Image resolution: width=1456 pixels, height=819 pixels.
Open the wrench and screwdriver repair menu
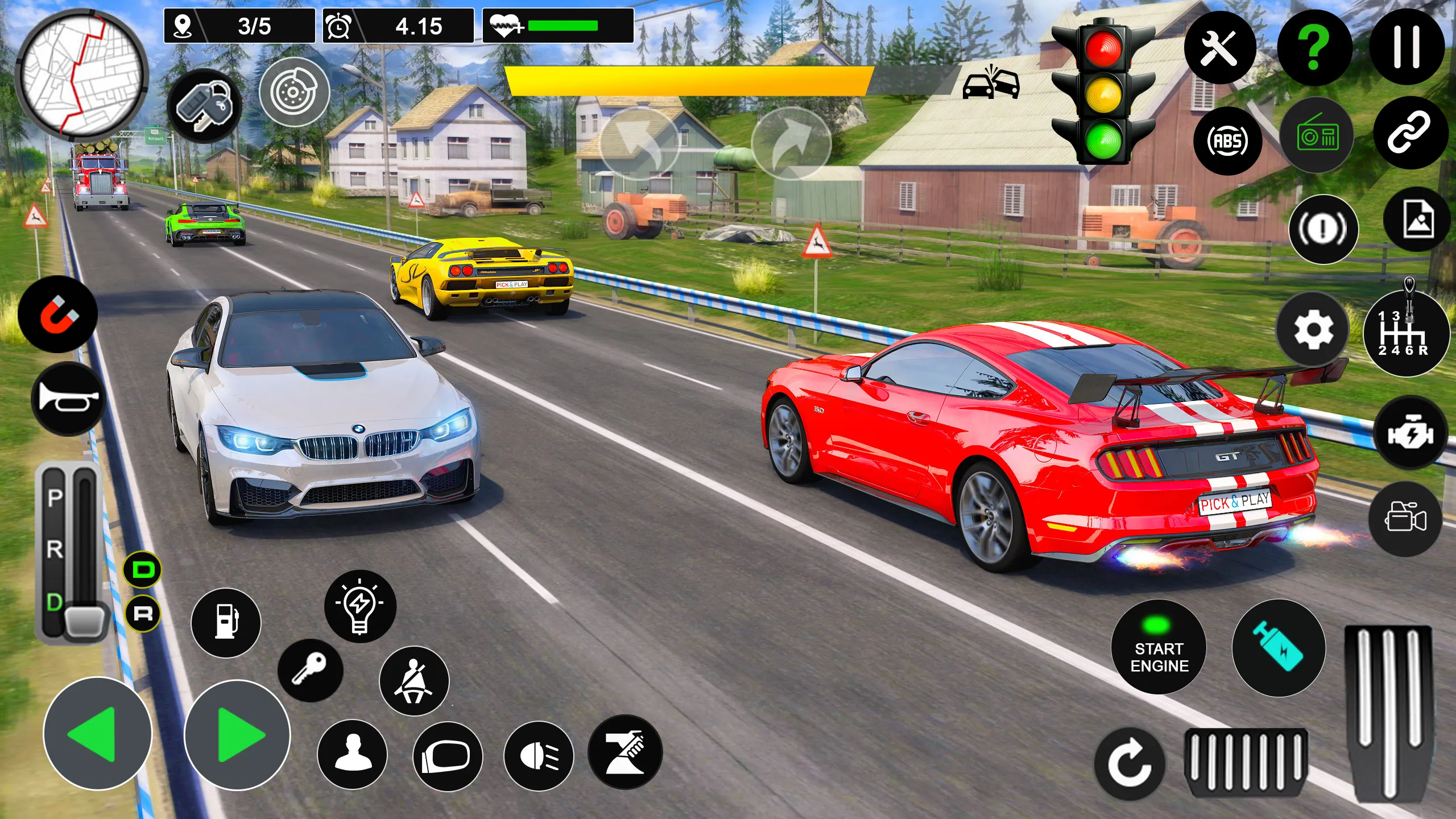[1220, 47]
